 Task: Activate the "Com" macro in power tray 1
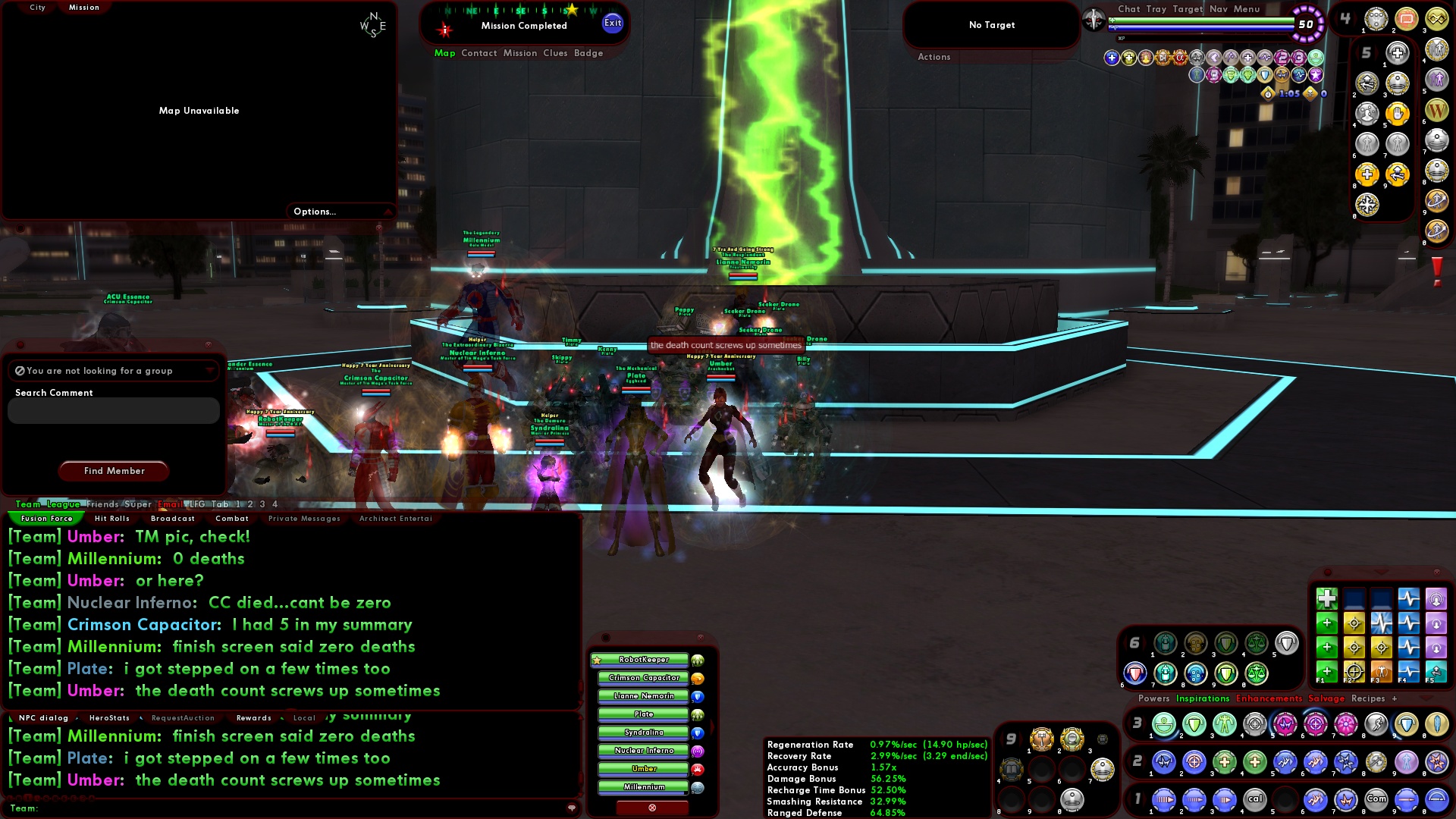pyautogui.click(x=1376, y=800)
